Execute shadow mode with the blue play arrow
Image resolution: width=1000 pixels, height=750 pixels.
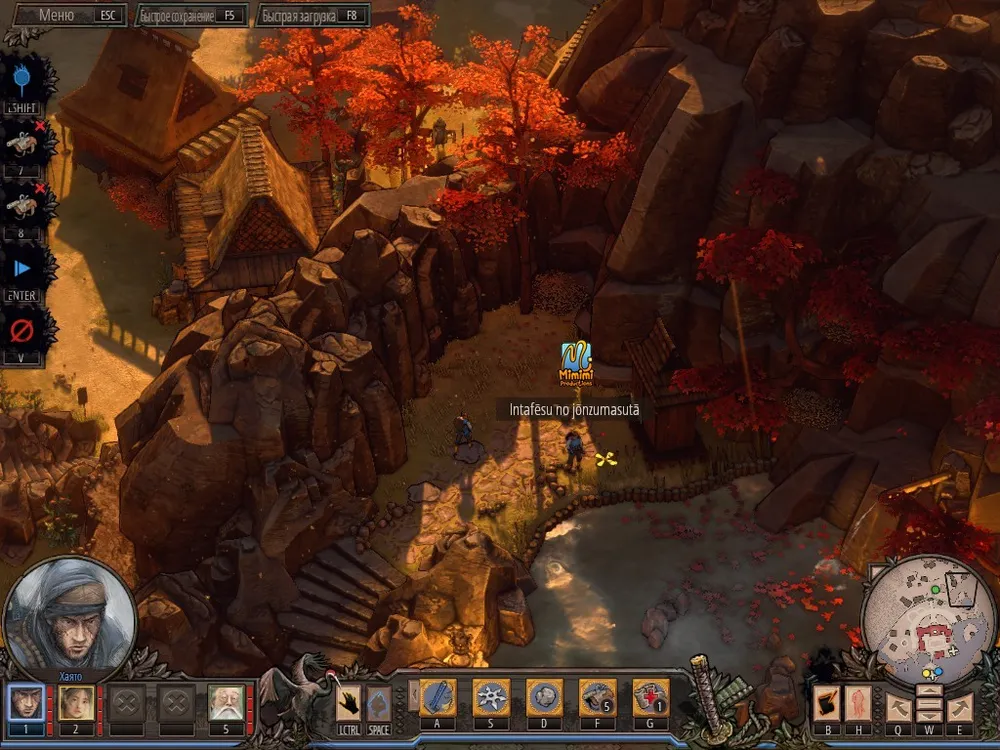23,269
